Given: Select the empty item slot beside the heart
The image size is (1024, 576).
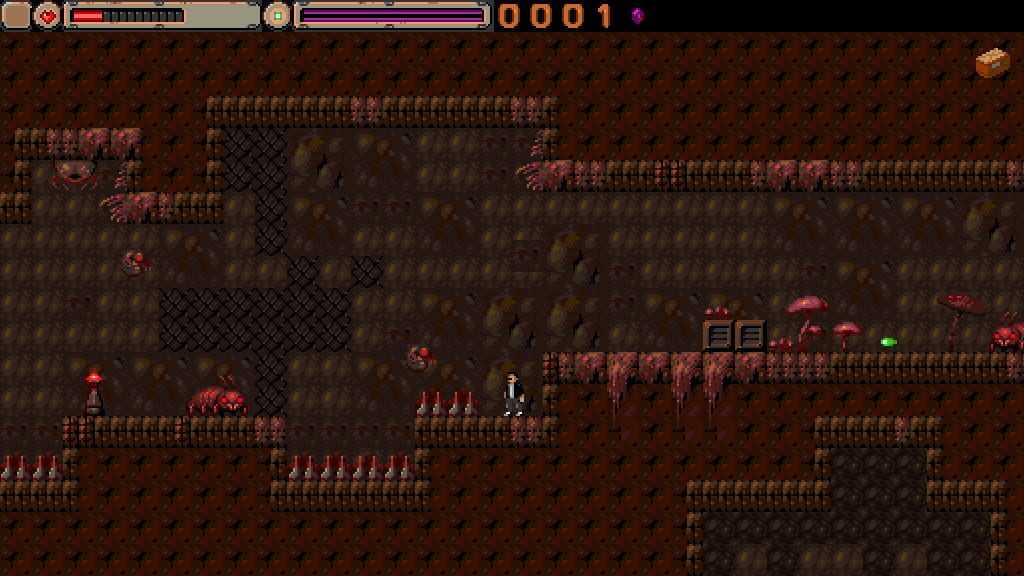Looking at the screenshot, I should pos(16,15).
